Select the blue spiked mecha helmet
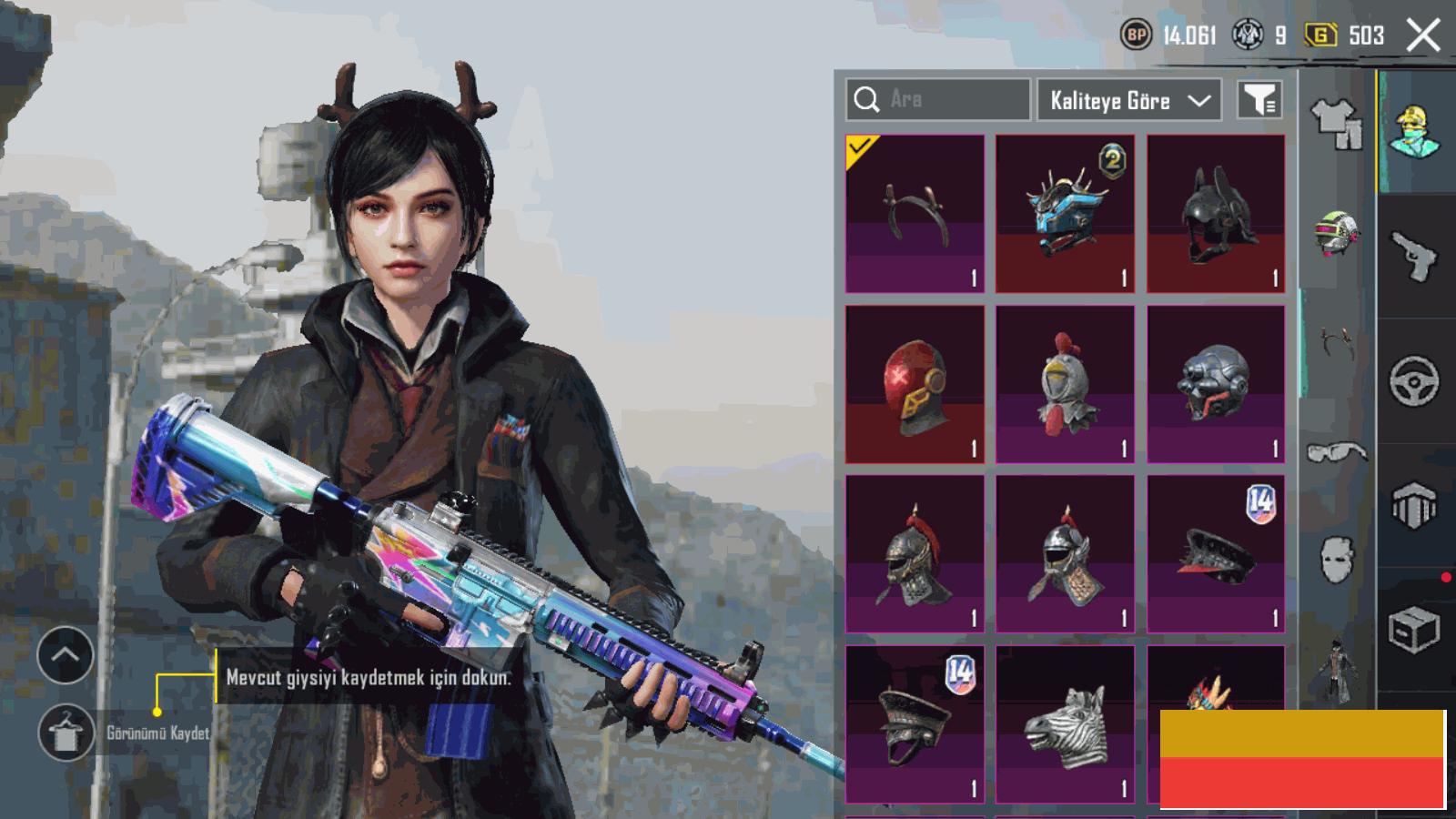Viewport: 1456px width, 819px height. click(x=1065, y=214)
